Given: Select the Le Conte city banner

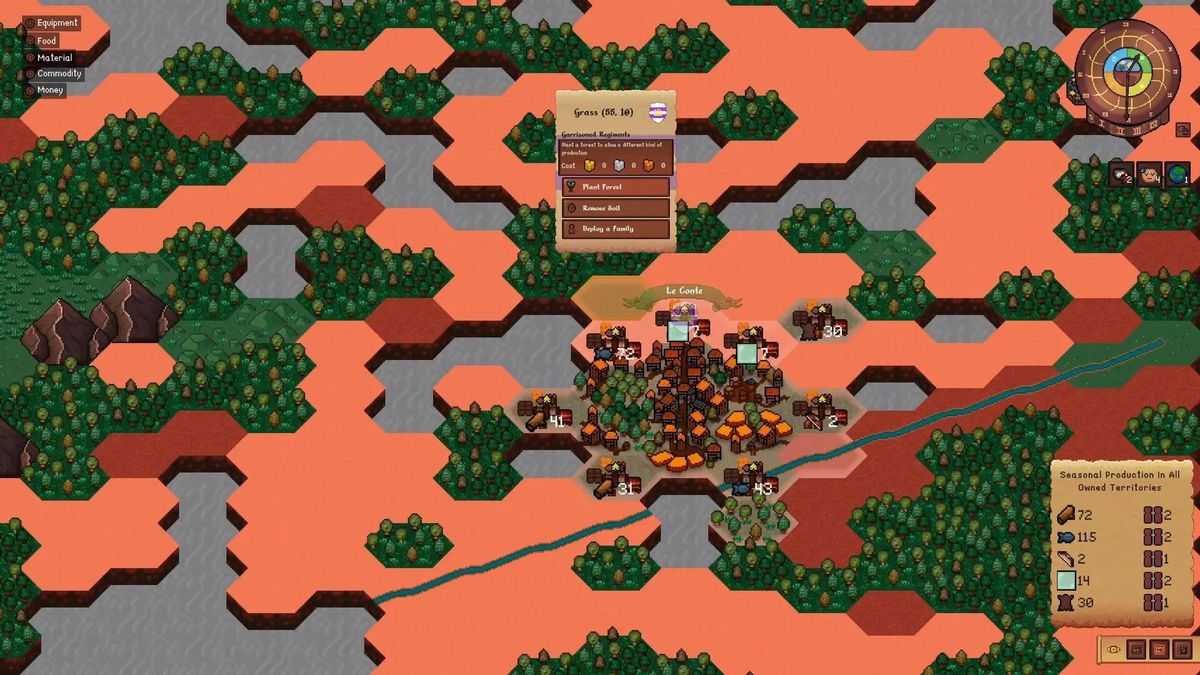Looking at the screenshot, I should tap(685, 292).
